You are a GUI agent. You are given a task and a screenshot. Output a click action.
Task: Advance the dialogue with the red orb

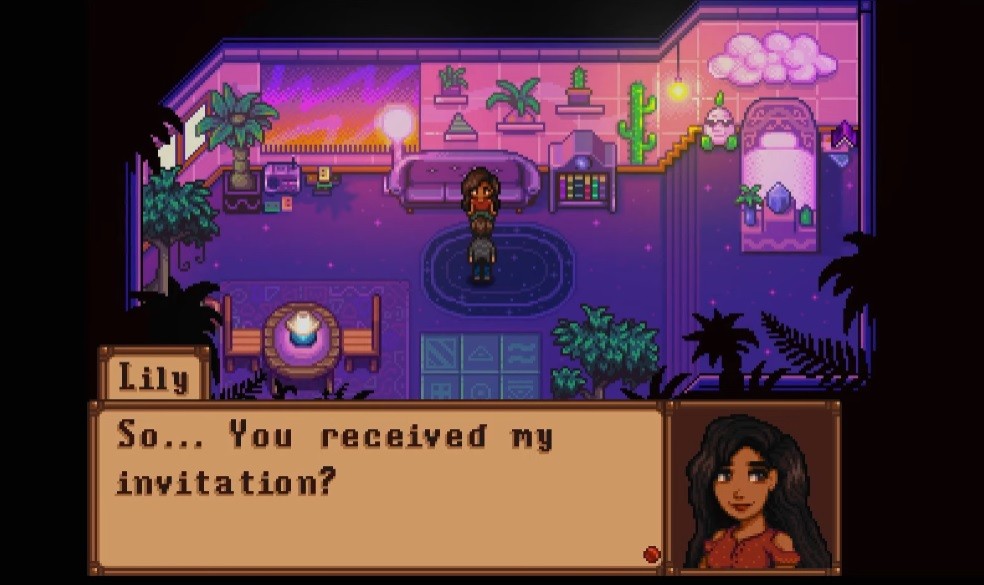coord(651,554)
